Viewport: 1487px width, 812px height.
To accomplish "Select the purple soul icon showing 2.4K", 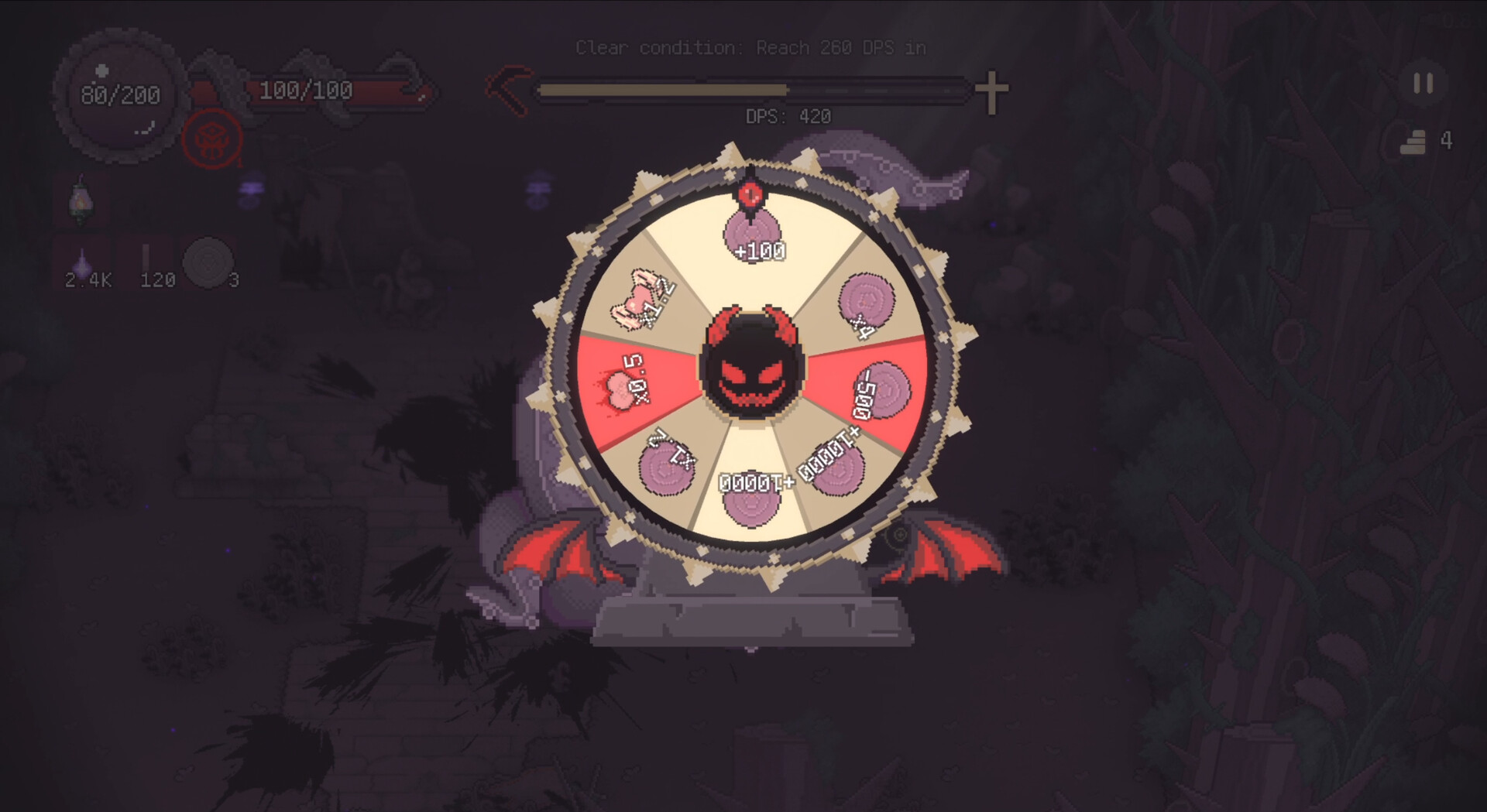I will (x=81, y=259).
